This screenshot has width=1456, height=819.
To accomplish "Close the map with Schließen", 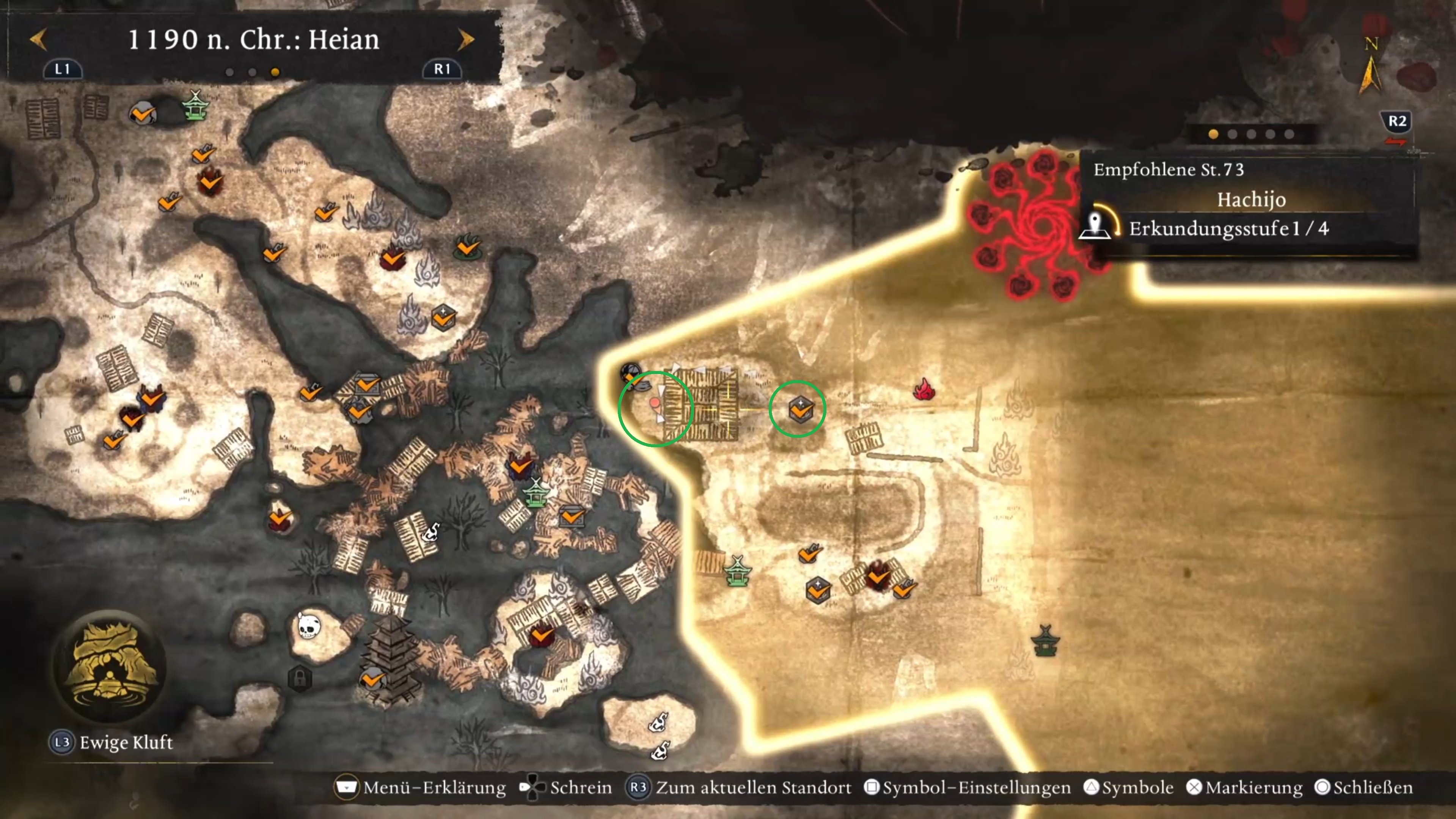I will [1365, 788].
